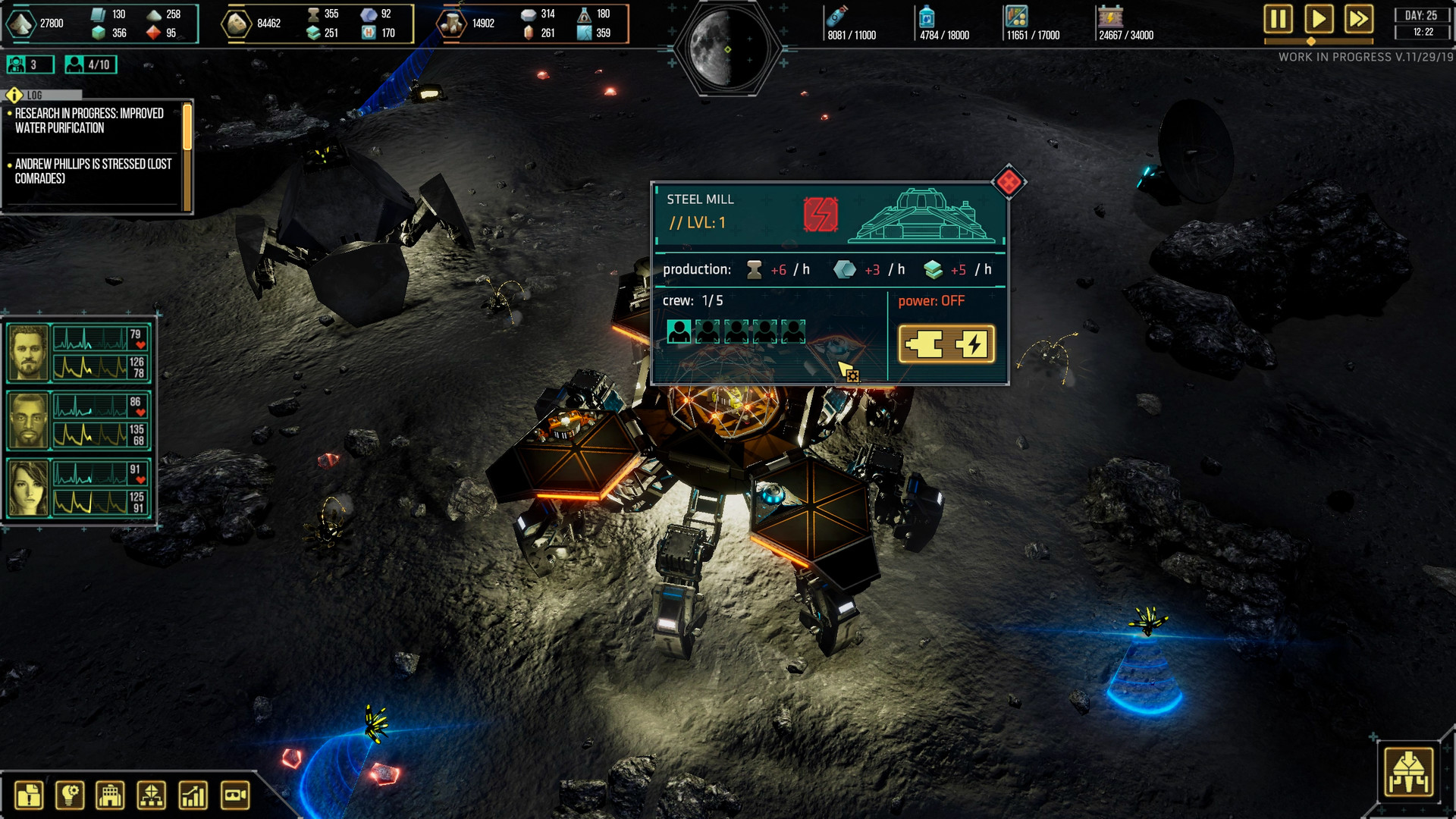Open the tech tree hierarchy icon
This screenshot has height=819, width=1456.
click(x=152, y=793)
